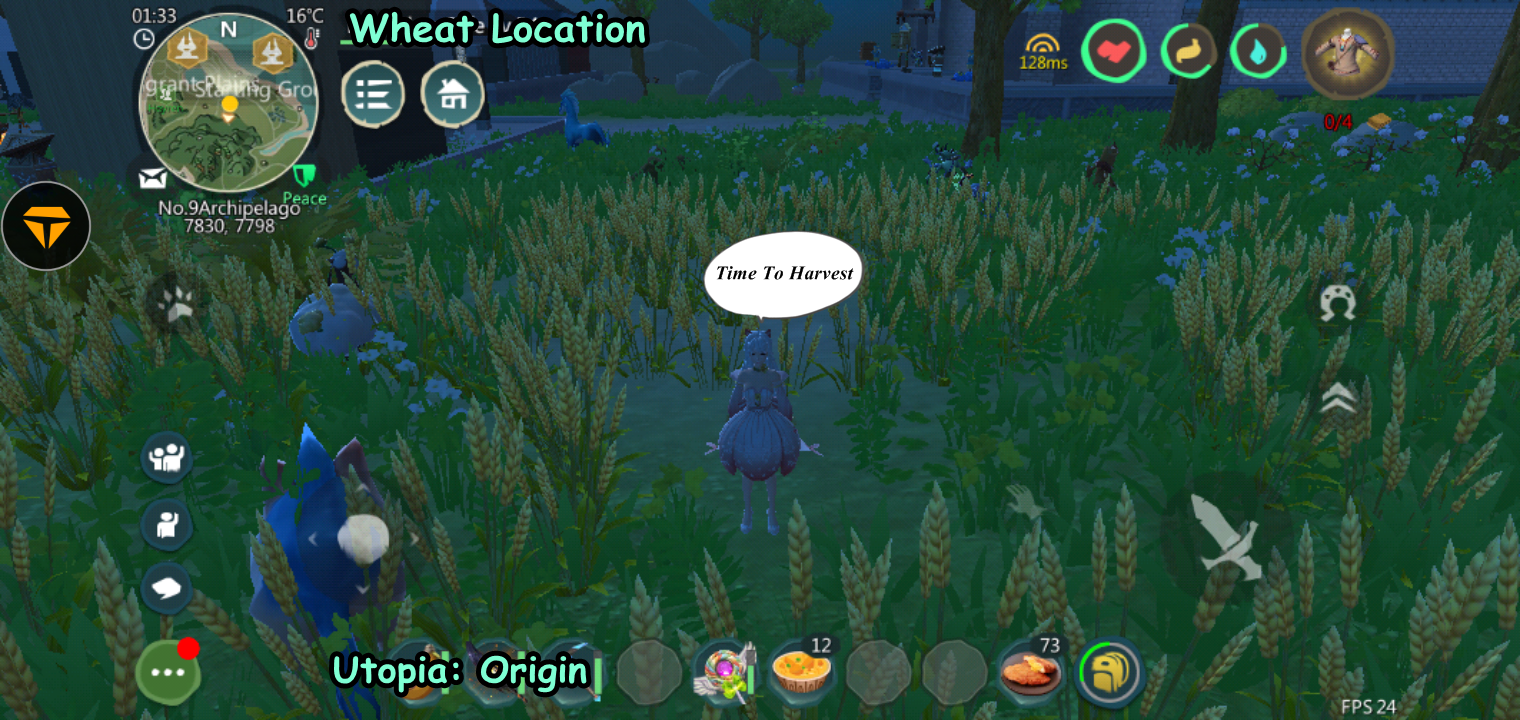Open the chat options via the ellipsis bubble
Viewport: 1520px width, 720px height.
tap(168, 672)
